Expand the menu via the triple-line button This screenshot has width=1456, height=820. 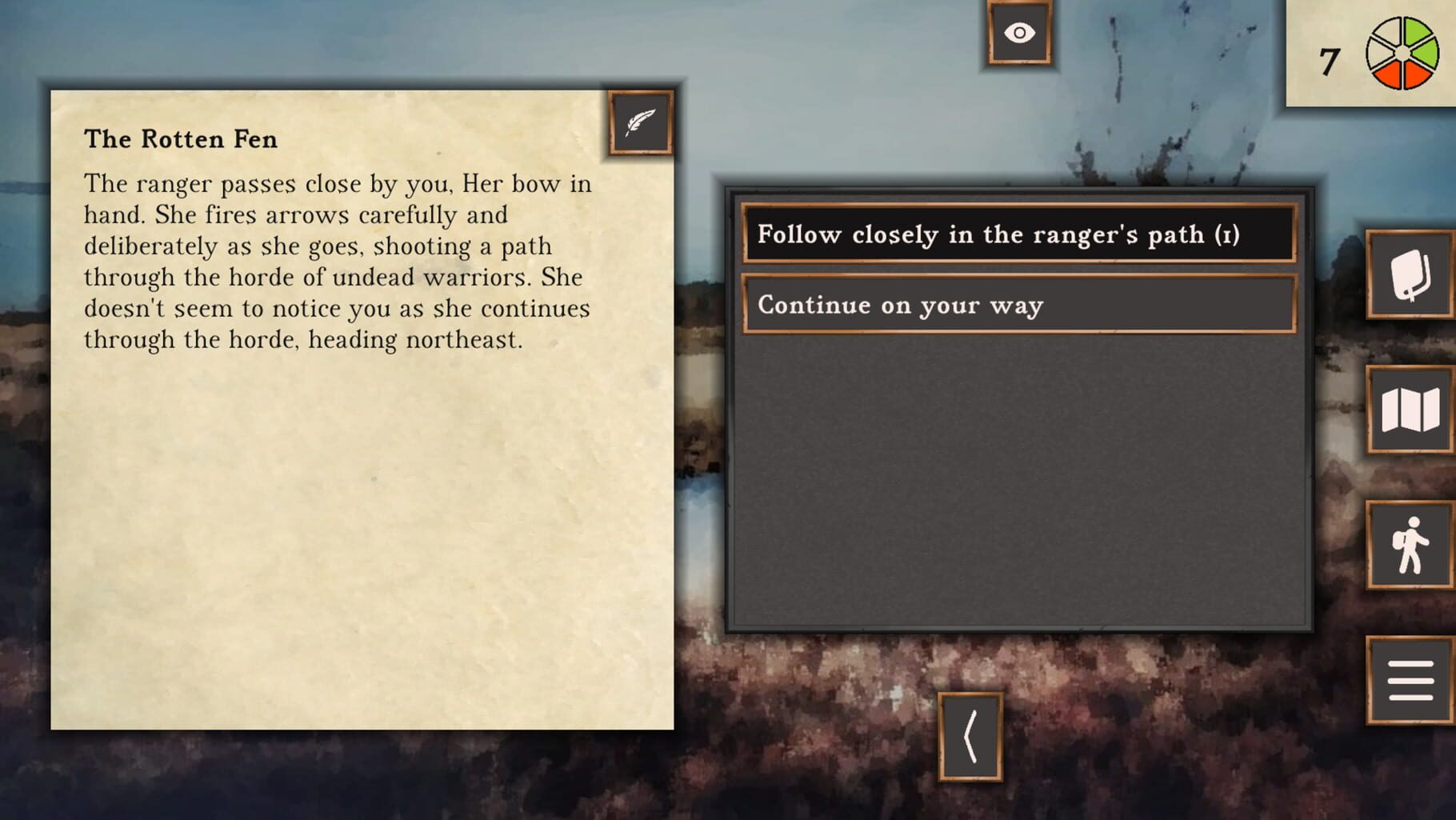(1409, 680)
